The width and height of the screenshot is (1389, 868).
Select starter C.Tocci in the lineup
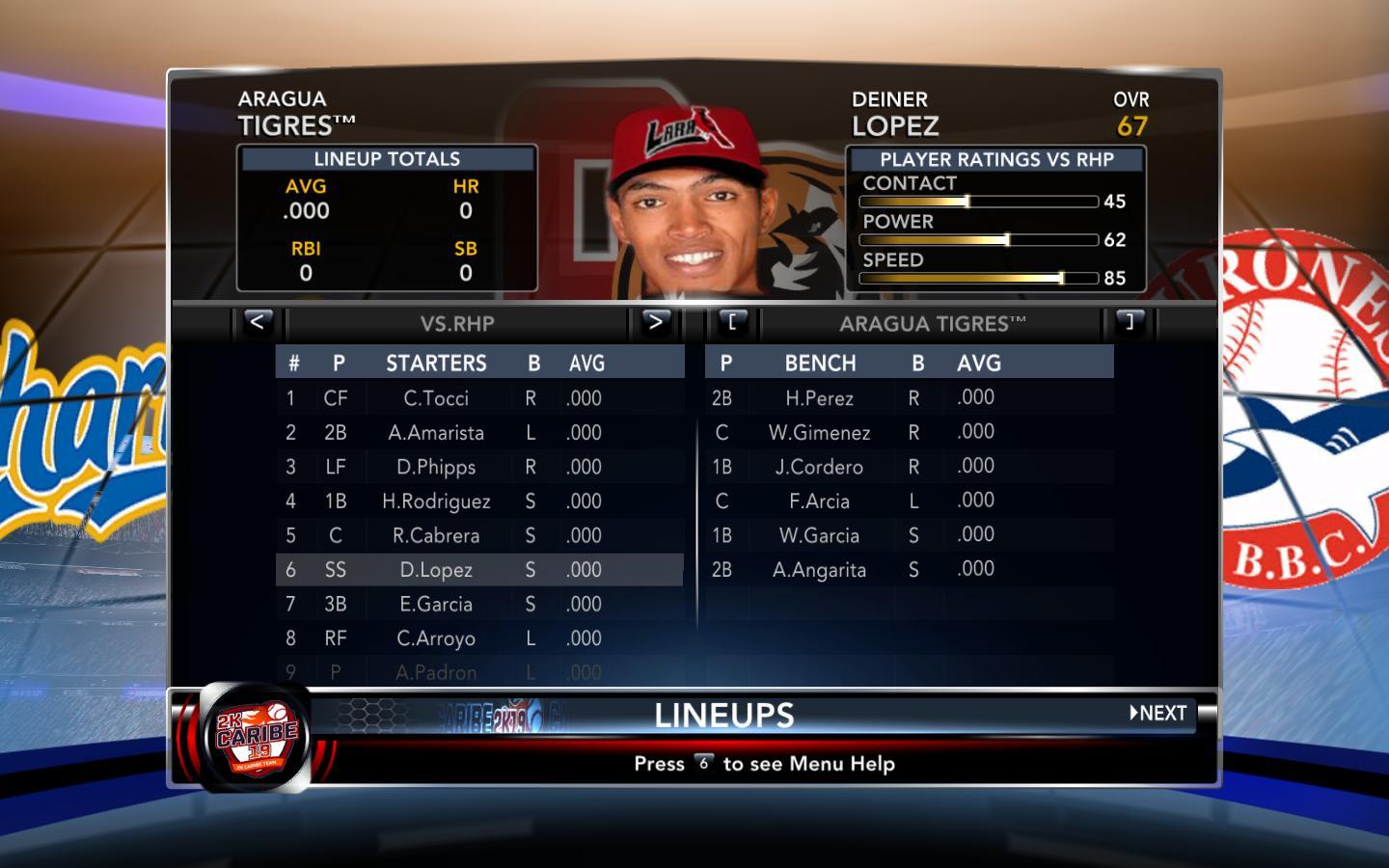click(x=436, y=398)
